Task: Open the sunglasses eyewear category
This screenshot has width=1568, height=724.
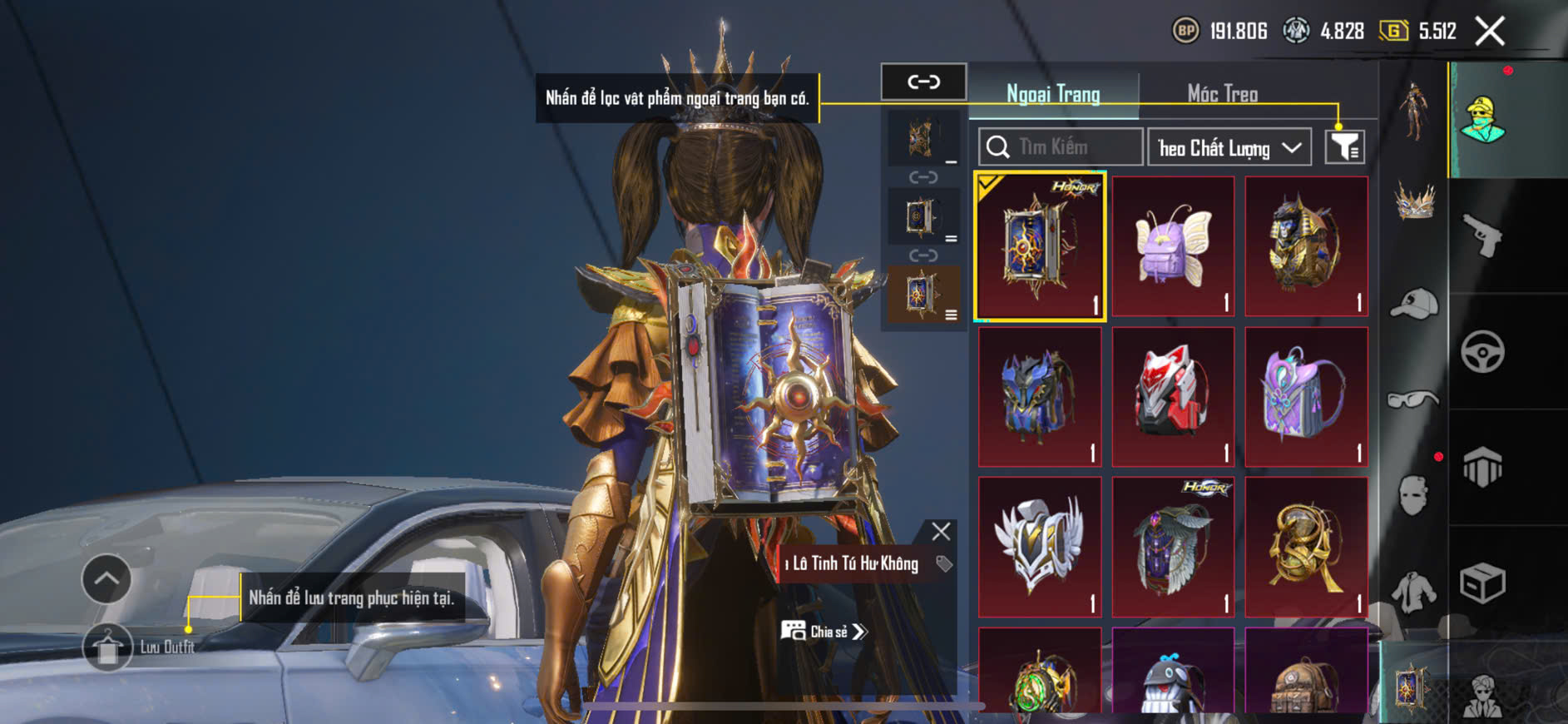Action: tap(1413, 400)
